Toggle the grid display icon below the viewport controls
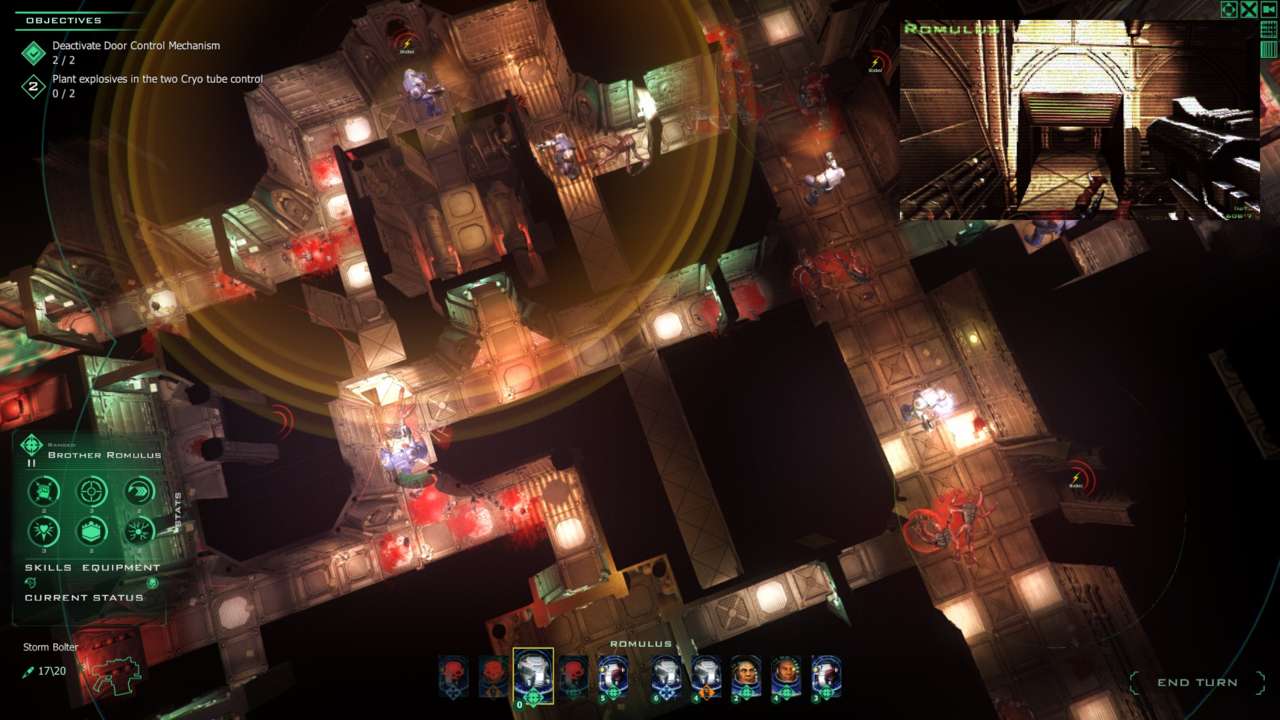This screenshot has width=1280, height=720. click(1268, 28)
